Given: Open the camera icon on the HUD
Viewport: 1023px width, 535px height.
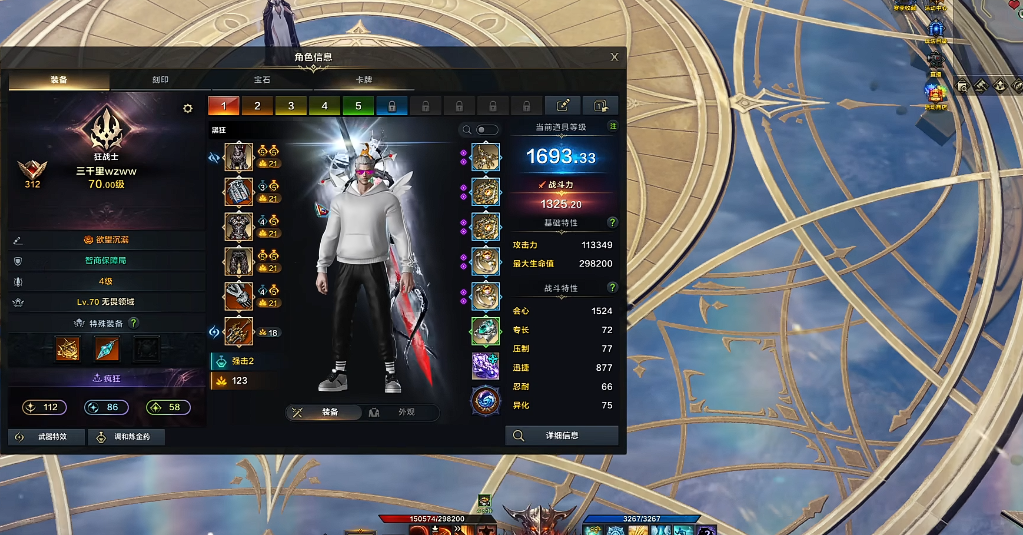Looking at the screenshot, I should click(x=961, y=86).
